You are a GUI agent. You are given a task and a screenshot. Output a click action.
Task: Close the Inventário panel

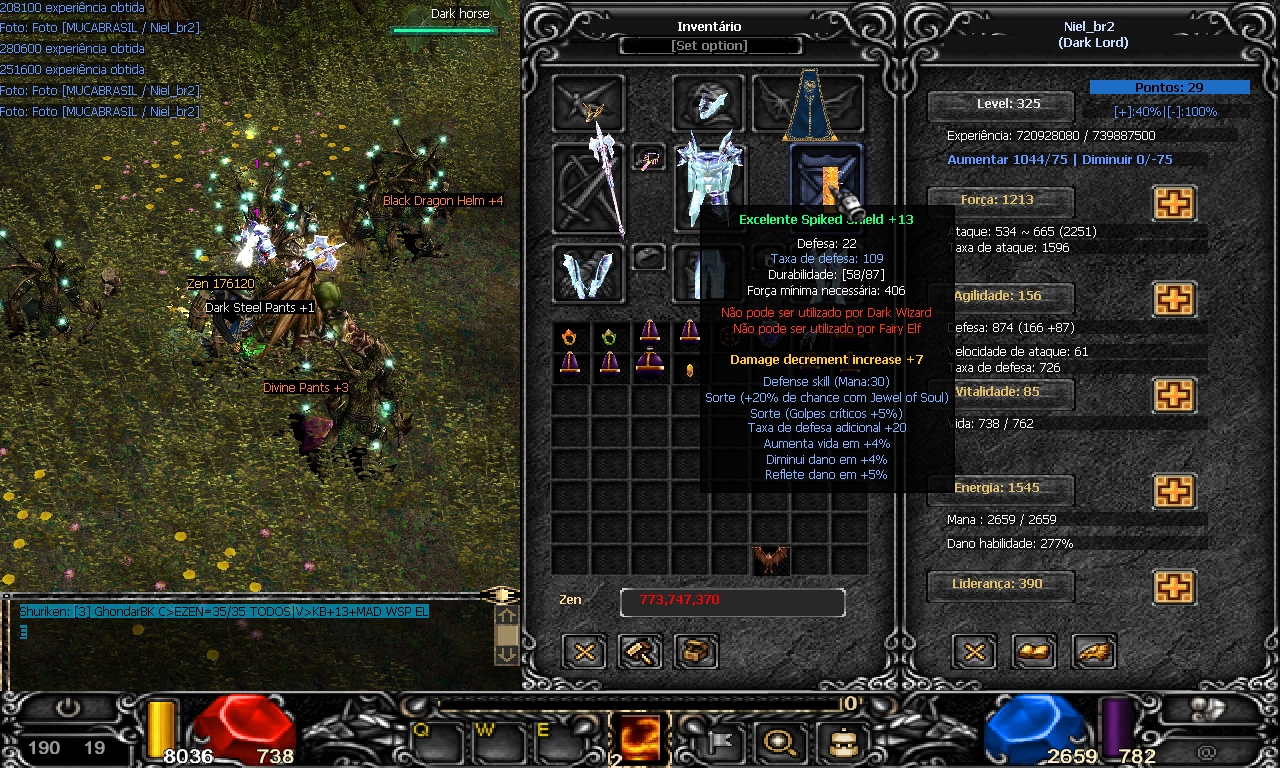click(585, 652)
